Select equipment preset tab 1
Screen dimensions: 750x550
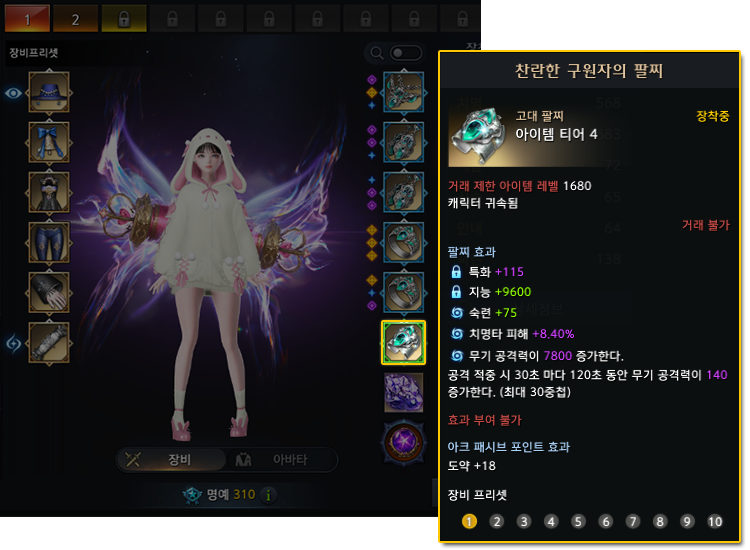coord(28,18)
